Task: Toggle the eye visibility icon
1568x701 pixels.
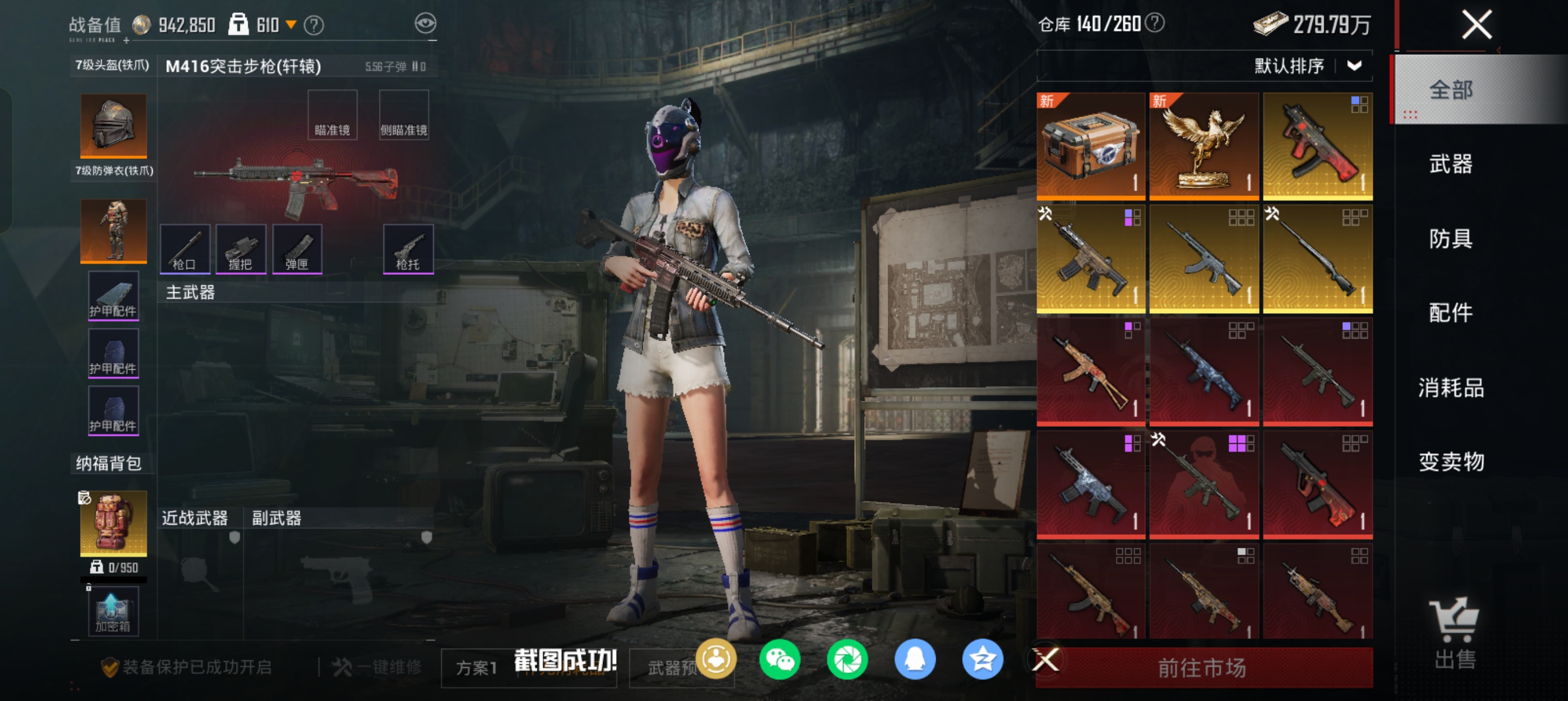Action: [425, 24]
